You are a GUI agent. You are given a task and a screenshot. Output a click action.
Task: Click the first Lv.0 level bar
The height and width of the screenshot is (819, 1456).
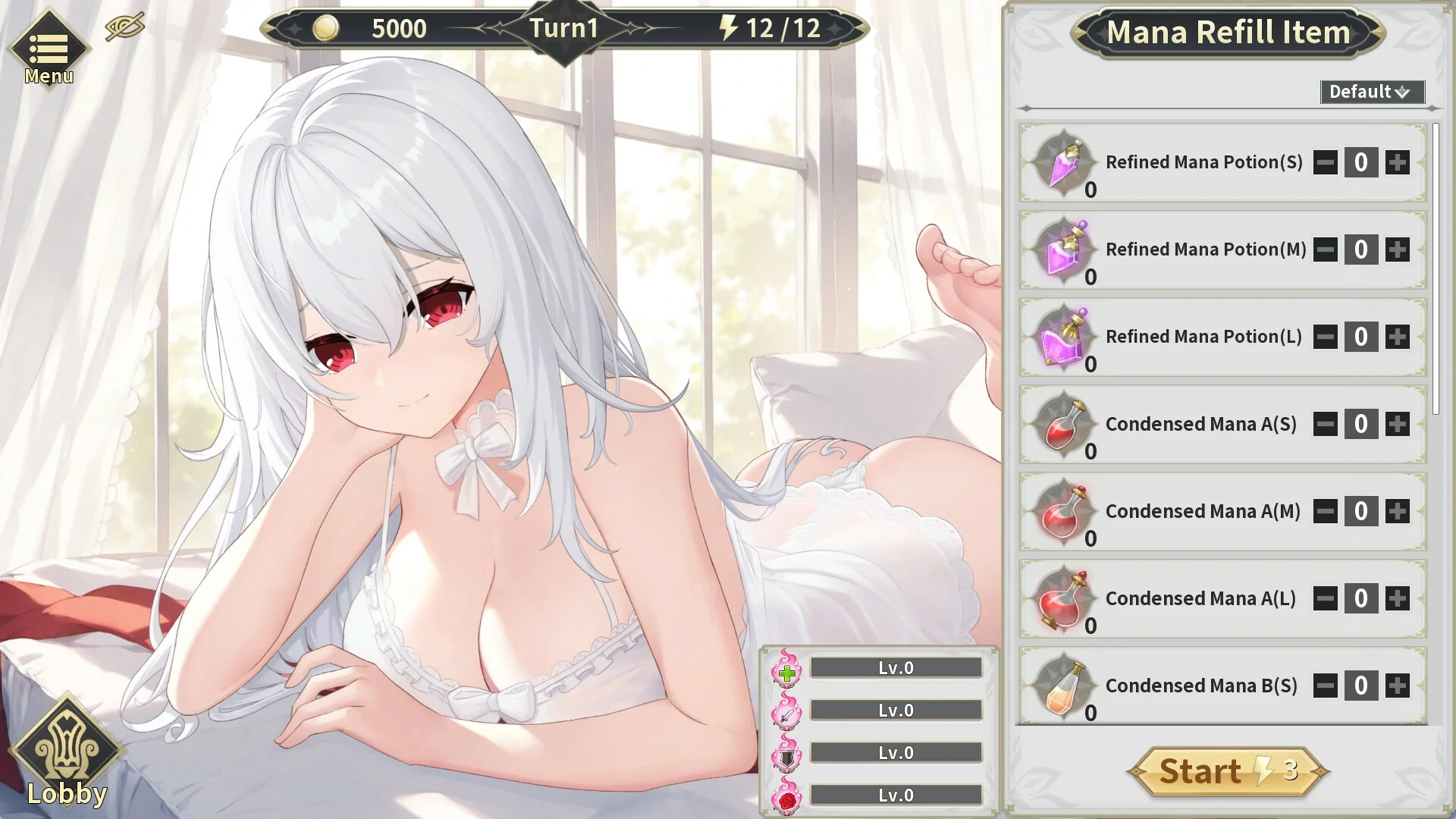coord(895,667)
